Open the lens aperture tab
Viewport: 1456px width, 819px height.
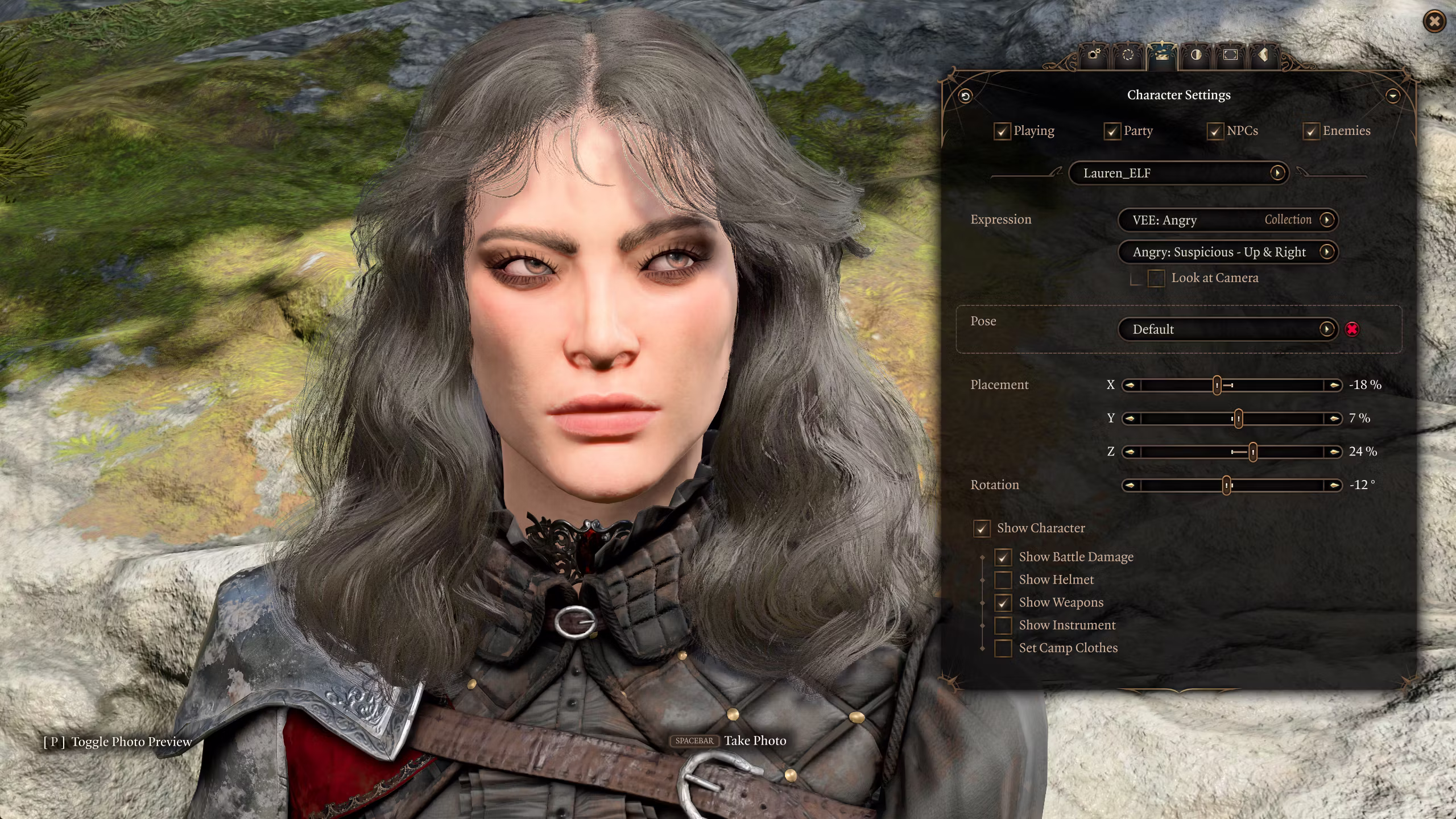[x=1128, y=55]
